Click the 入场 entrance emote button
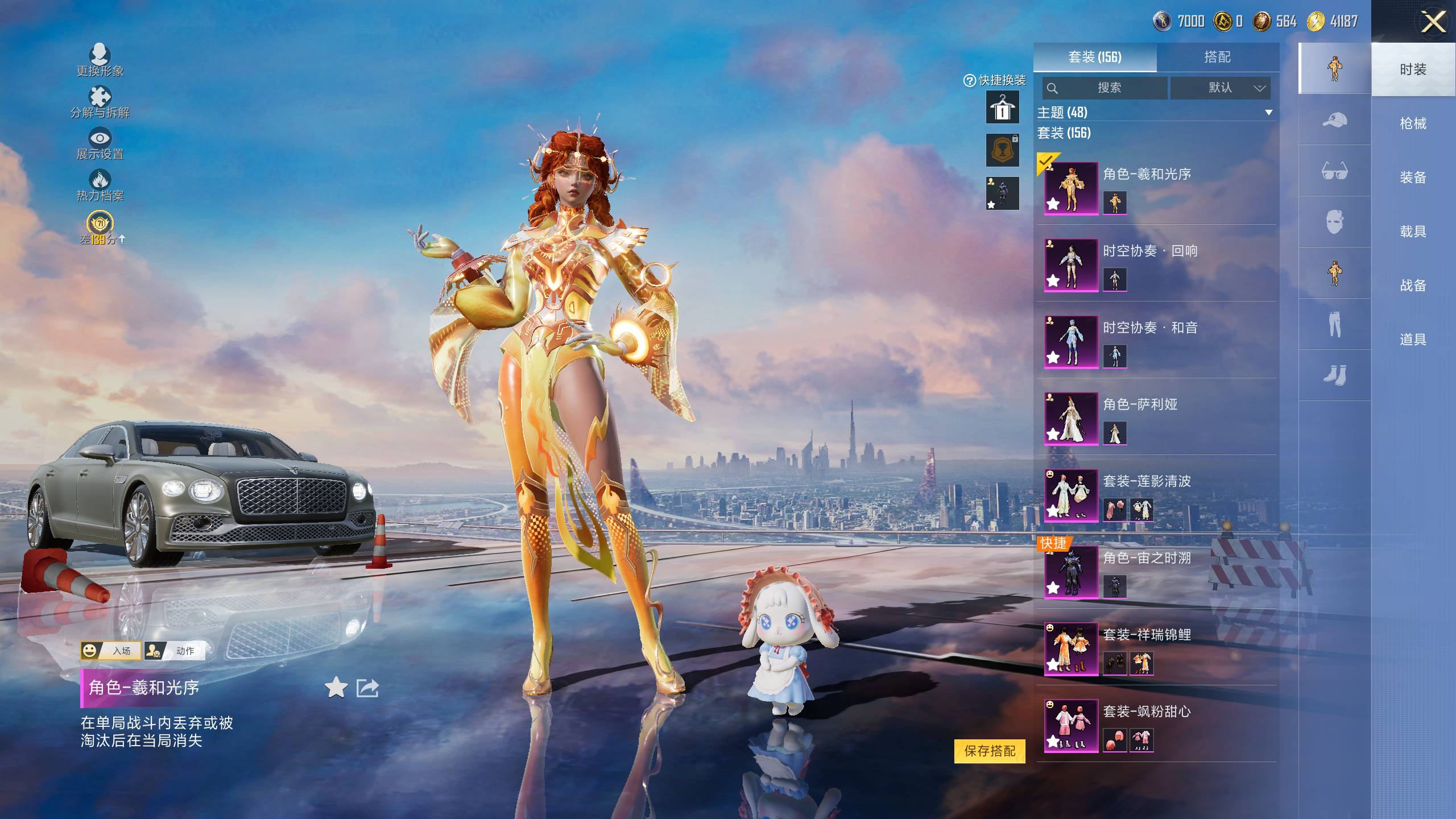 110,651
